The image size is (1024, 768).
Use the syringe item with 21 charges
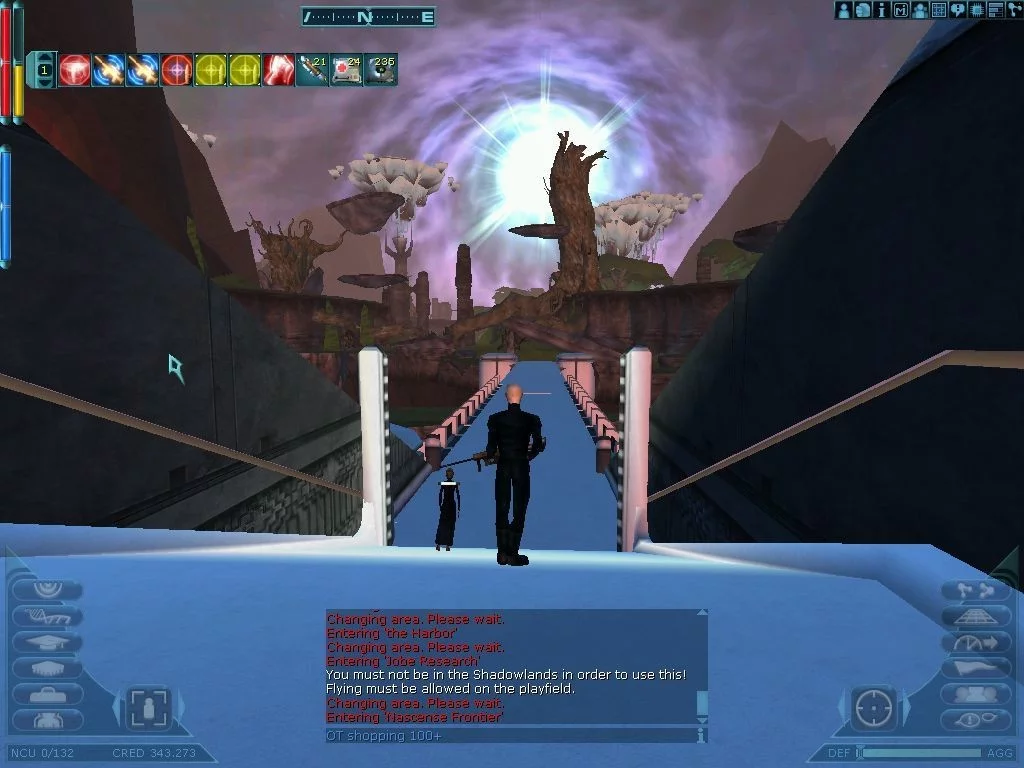[313, 69]
